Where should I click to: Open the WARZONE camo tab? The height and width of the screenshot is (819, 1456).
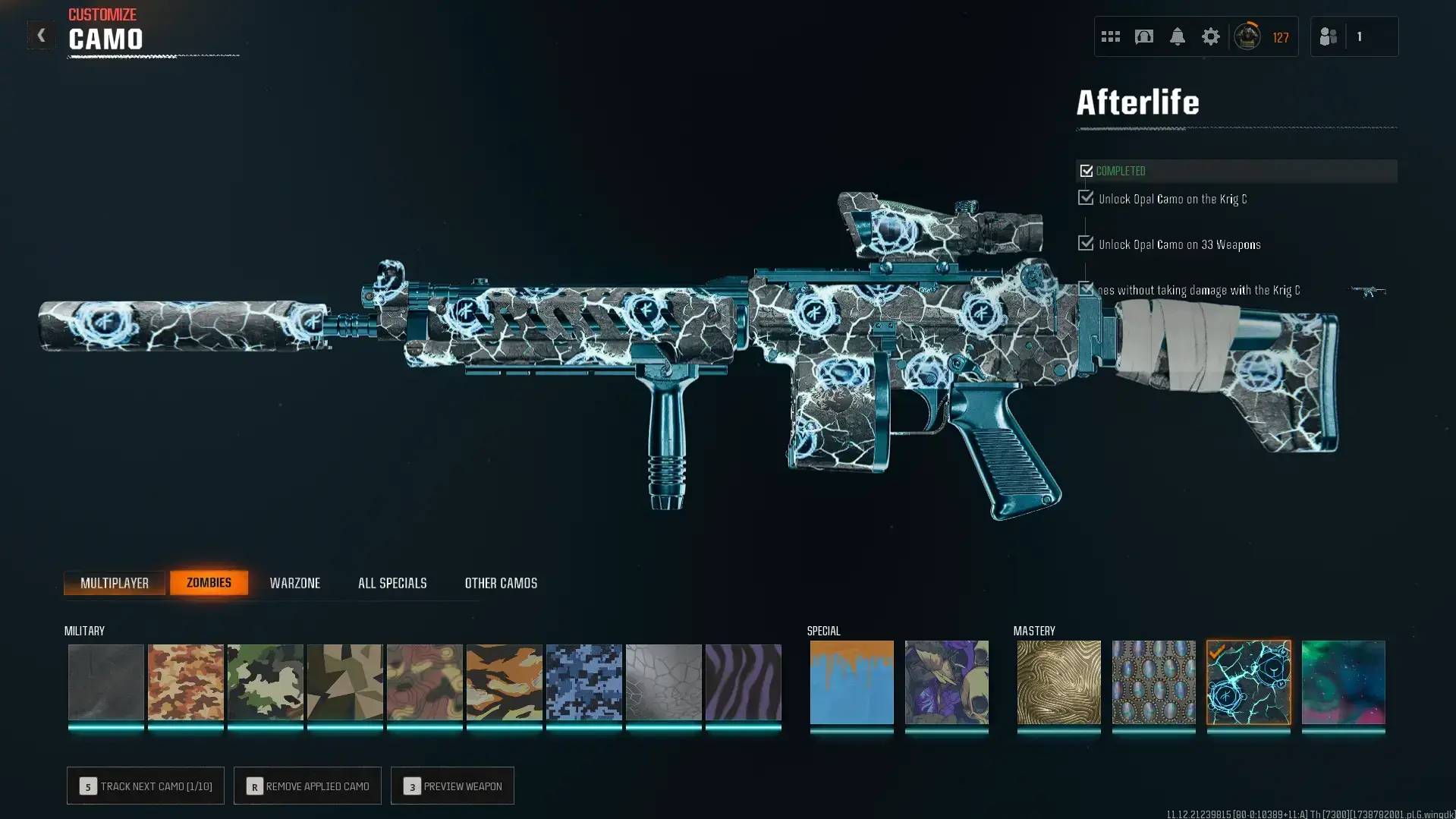[x=295, y=582]
